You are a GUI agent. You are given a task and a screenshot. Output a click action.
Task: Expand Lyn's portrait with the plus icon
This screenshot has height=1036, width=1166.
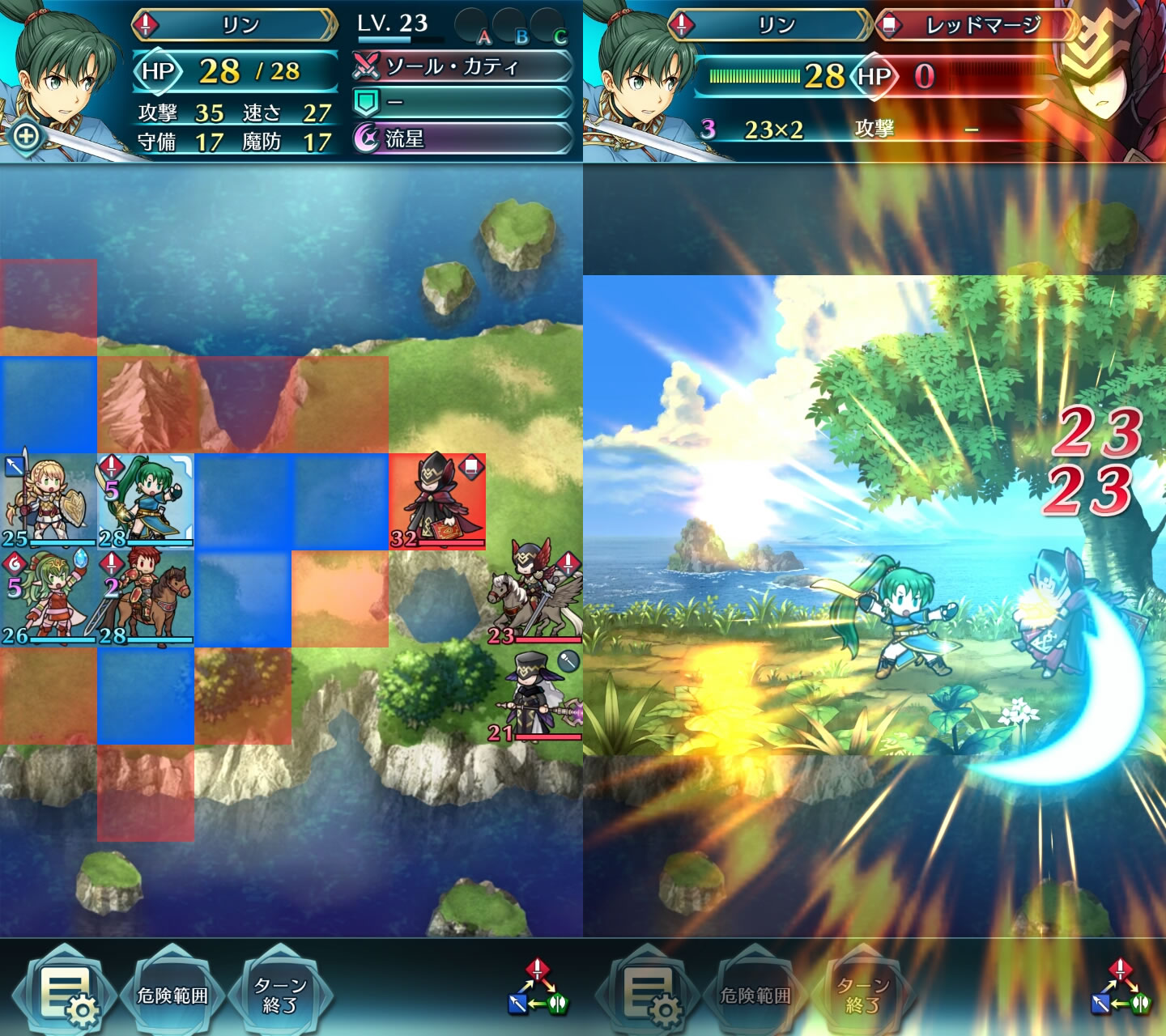click(x=26, y=135)
